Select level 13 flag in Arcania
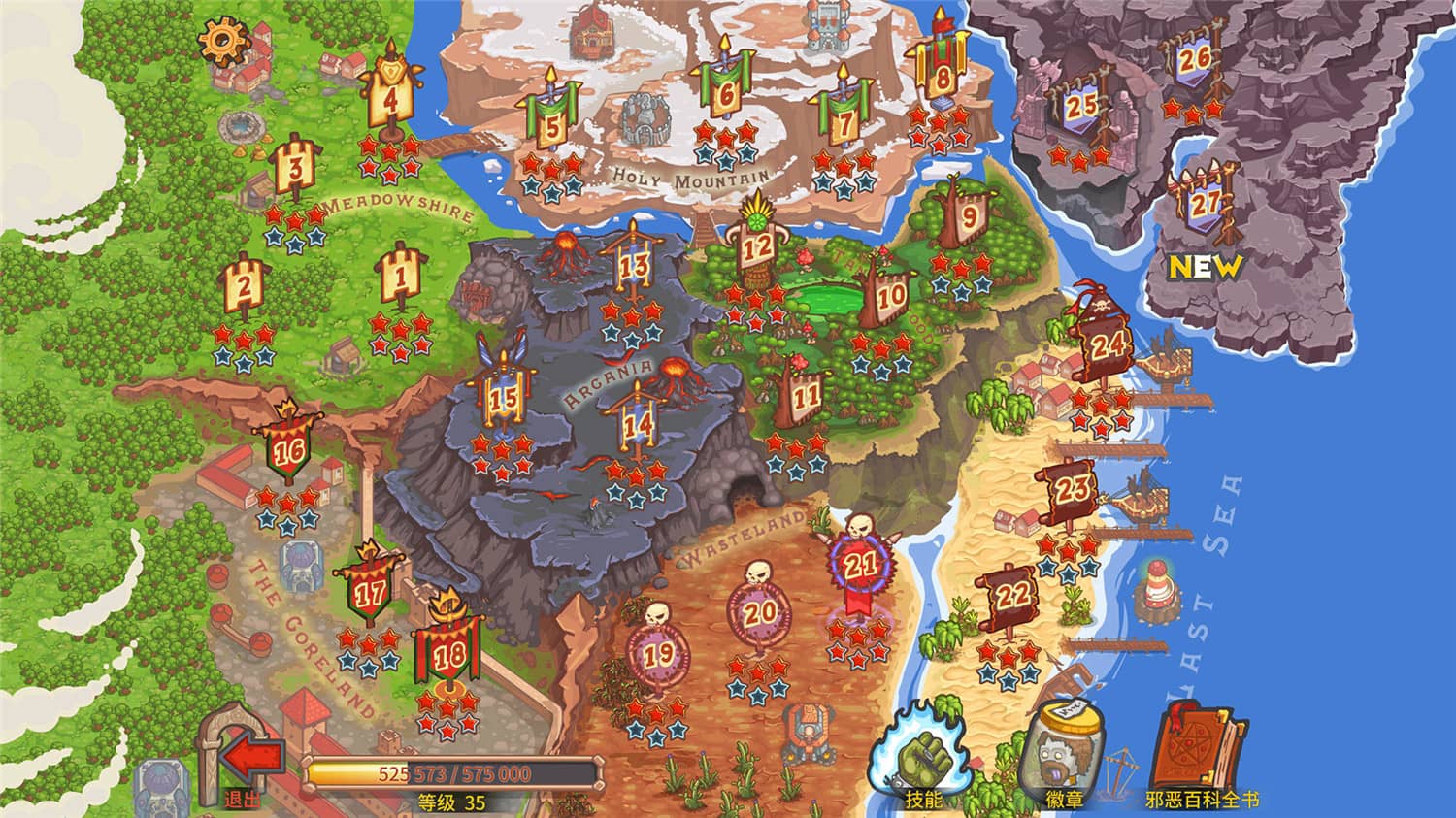 coord(635,263)
